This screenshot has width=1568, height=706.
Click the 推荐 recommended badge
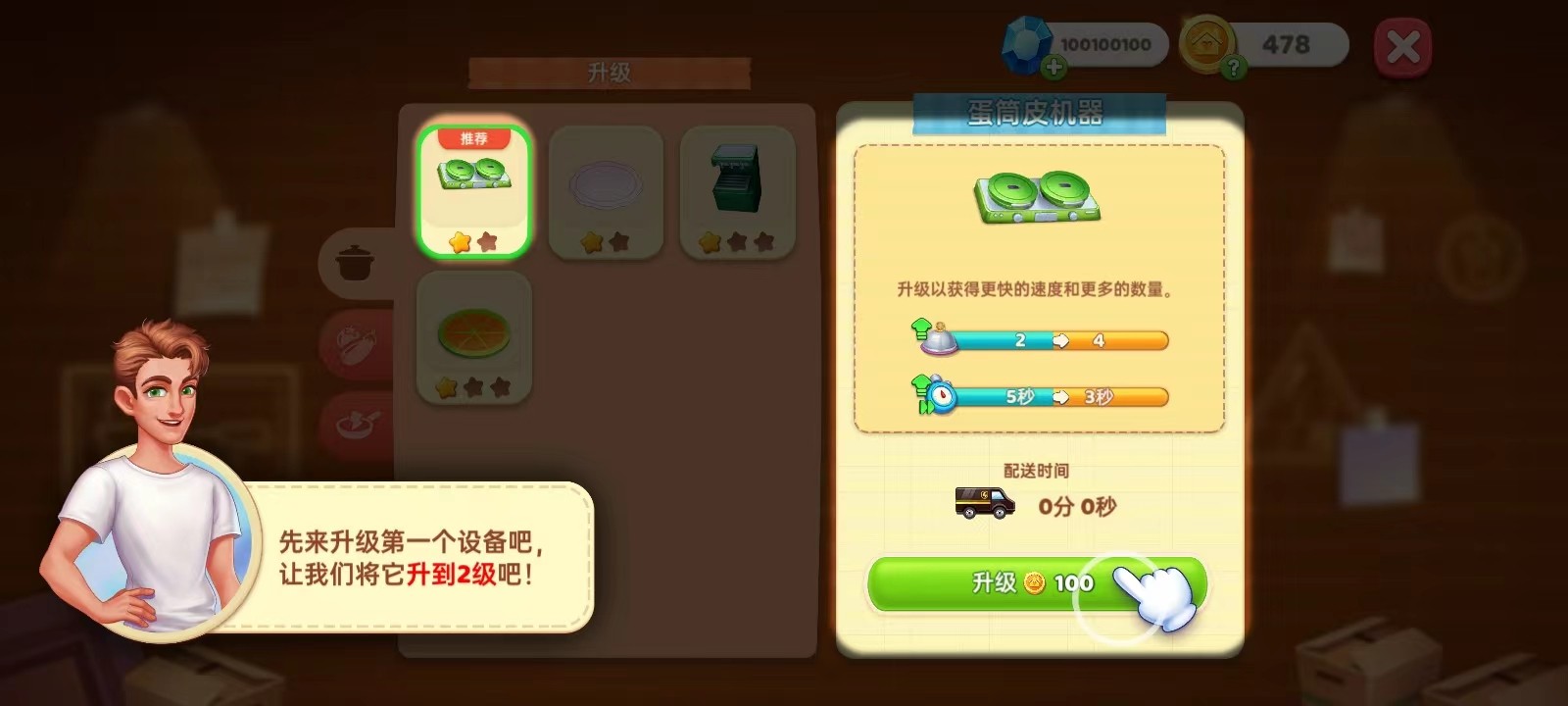477,138
